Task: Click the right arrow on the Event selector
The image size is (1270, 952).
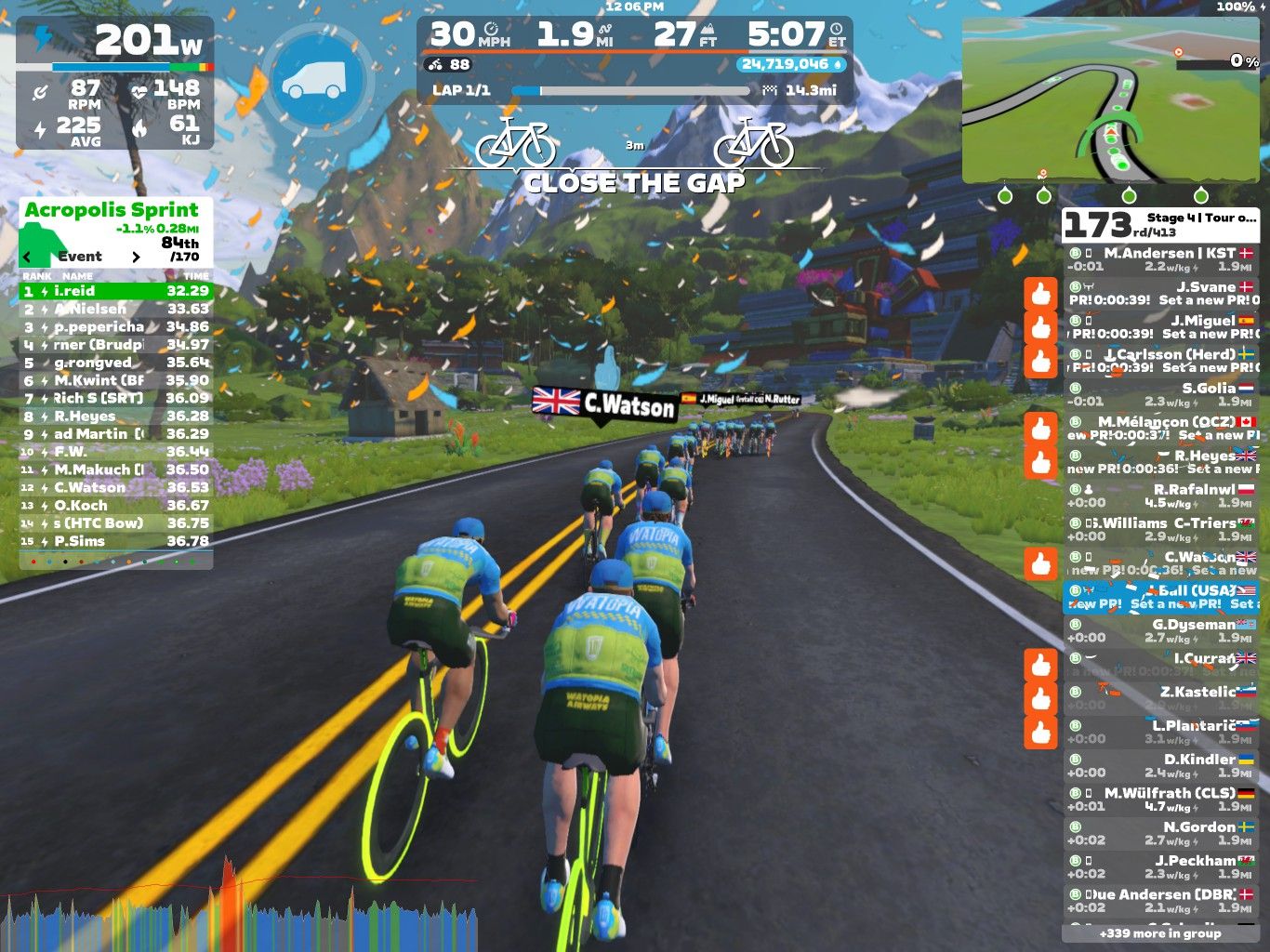Action: tap(136, 256)
